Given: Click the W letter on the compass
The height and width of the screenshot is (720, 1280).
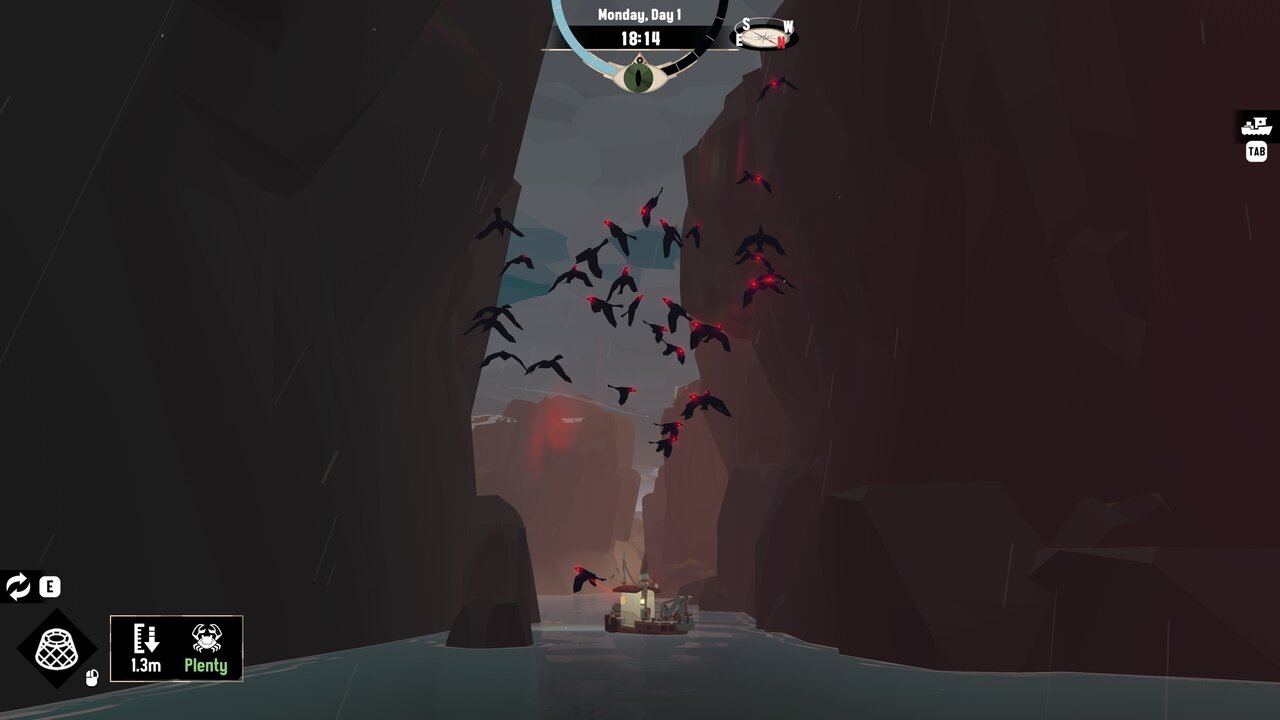Looking at the screenshot, I should 788,26.
